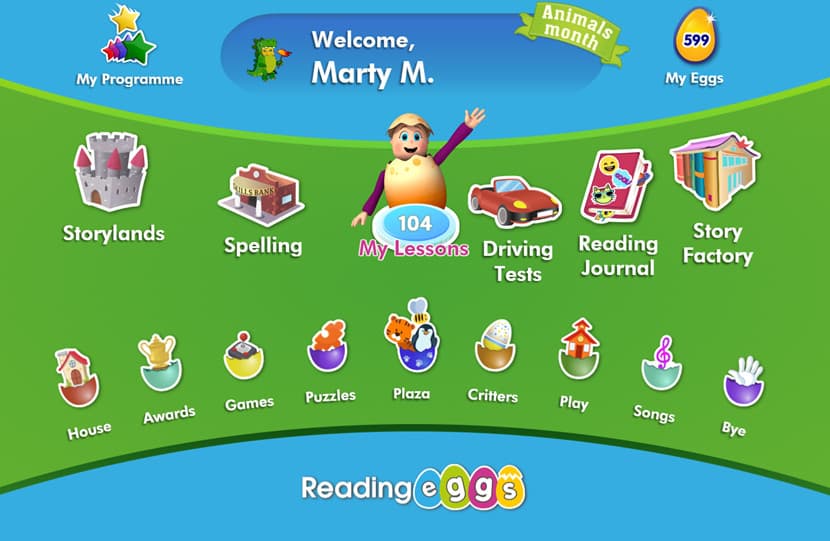Enter the Storylands castle
The height and width of the screenshot is (541, 830).
111,173
